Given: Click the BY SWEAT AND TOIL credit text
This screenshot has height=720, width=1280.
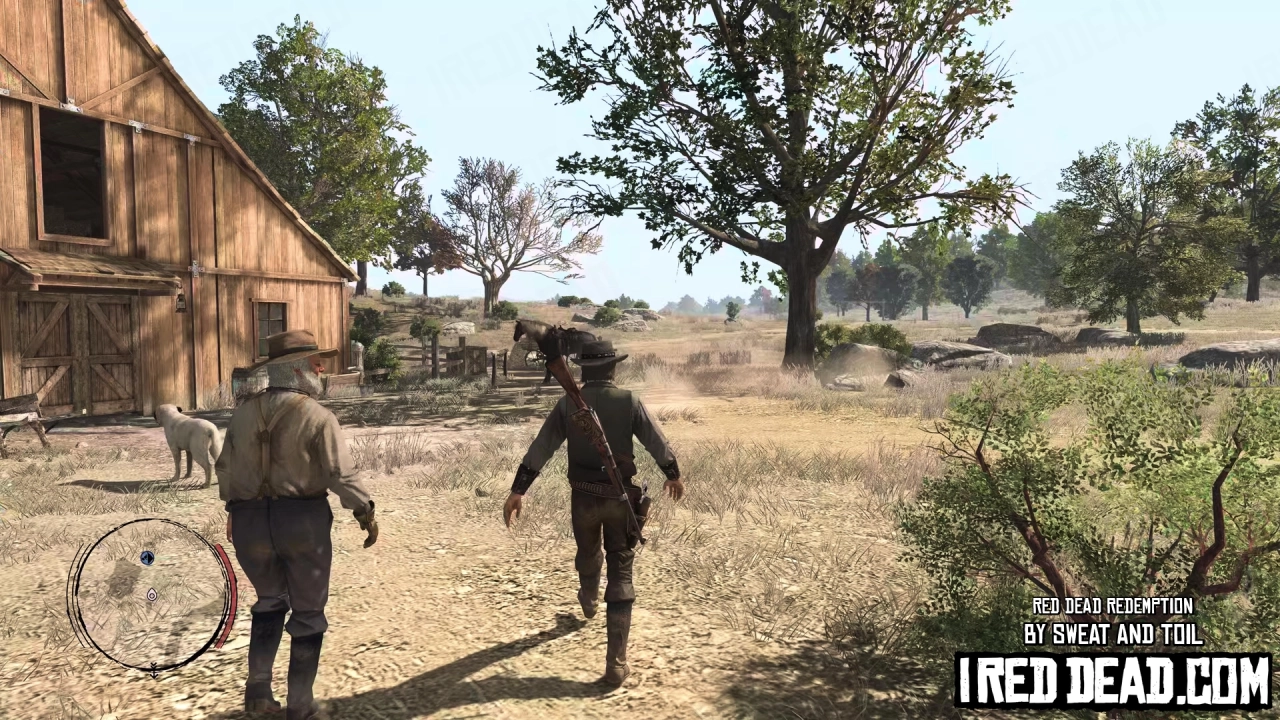Looking at the screenshot, I should [1113, 633].
